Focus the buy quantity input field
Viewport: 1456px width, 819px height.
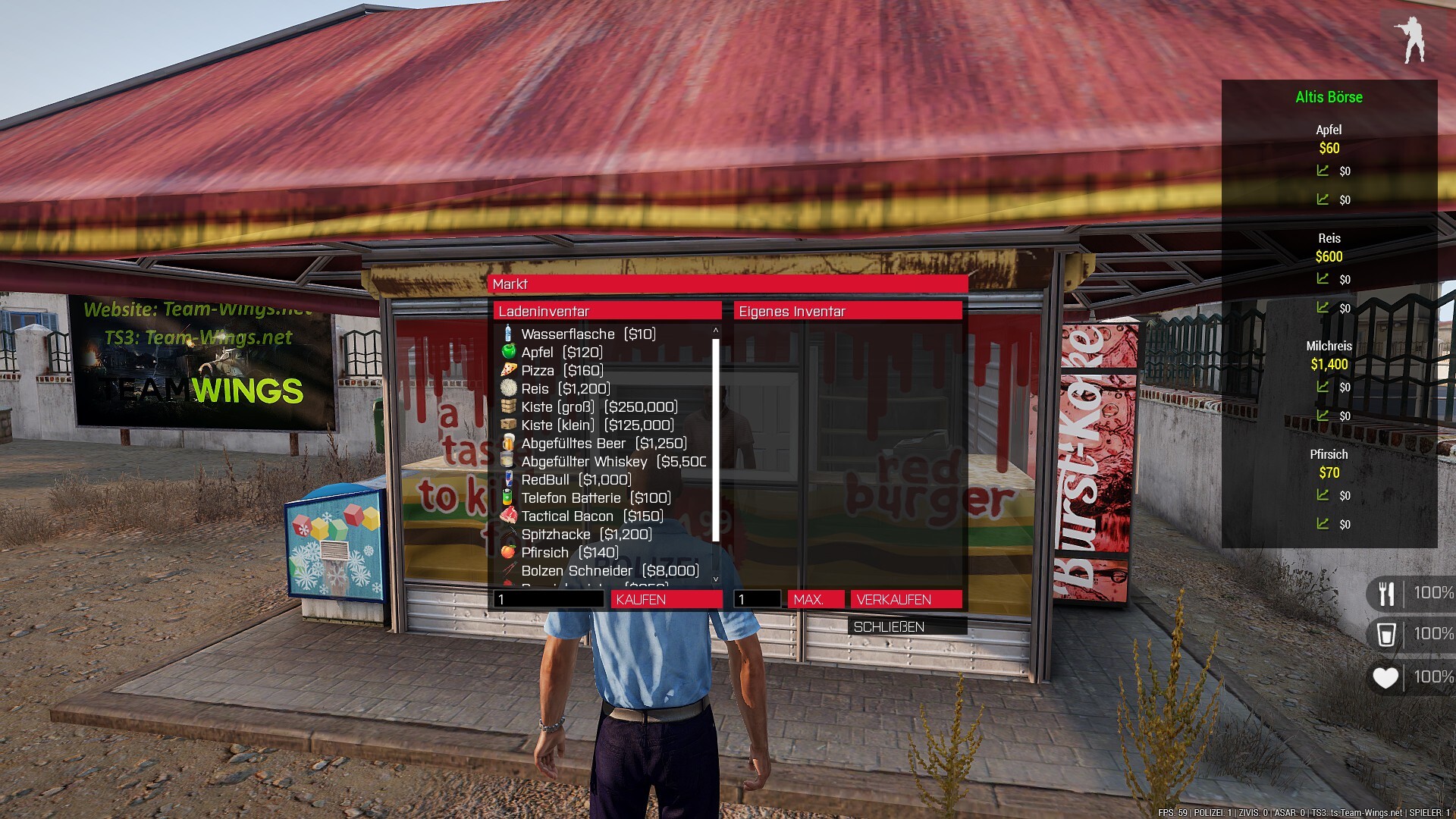tap(548, 600)
